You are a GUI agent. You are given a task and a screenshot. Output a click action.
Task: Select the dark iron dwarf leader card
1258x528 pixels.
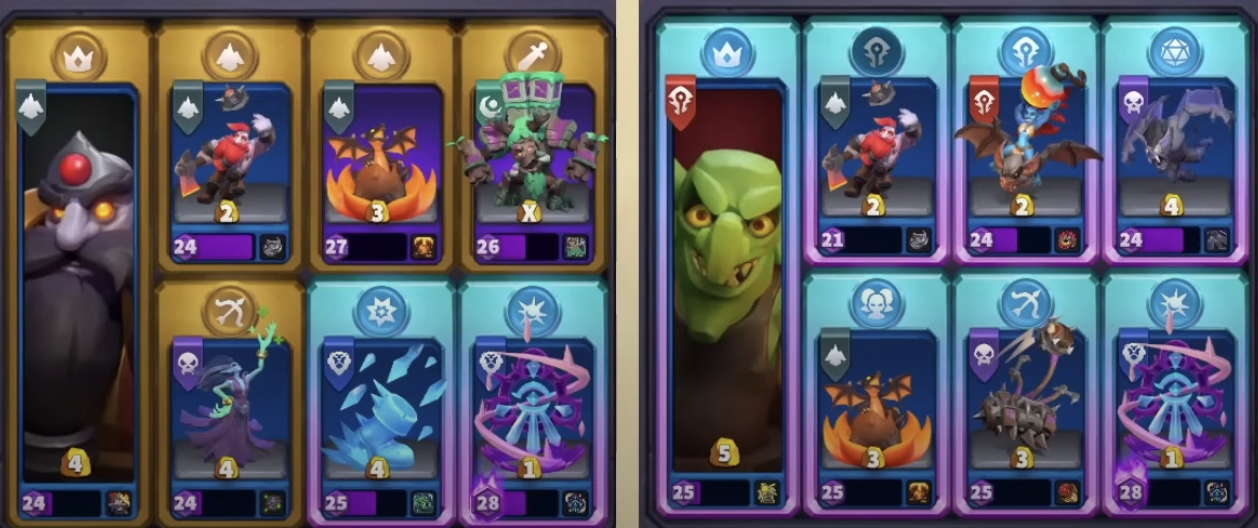[78, 290]
